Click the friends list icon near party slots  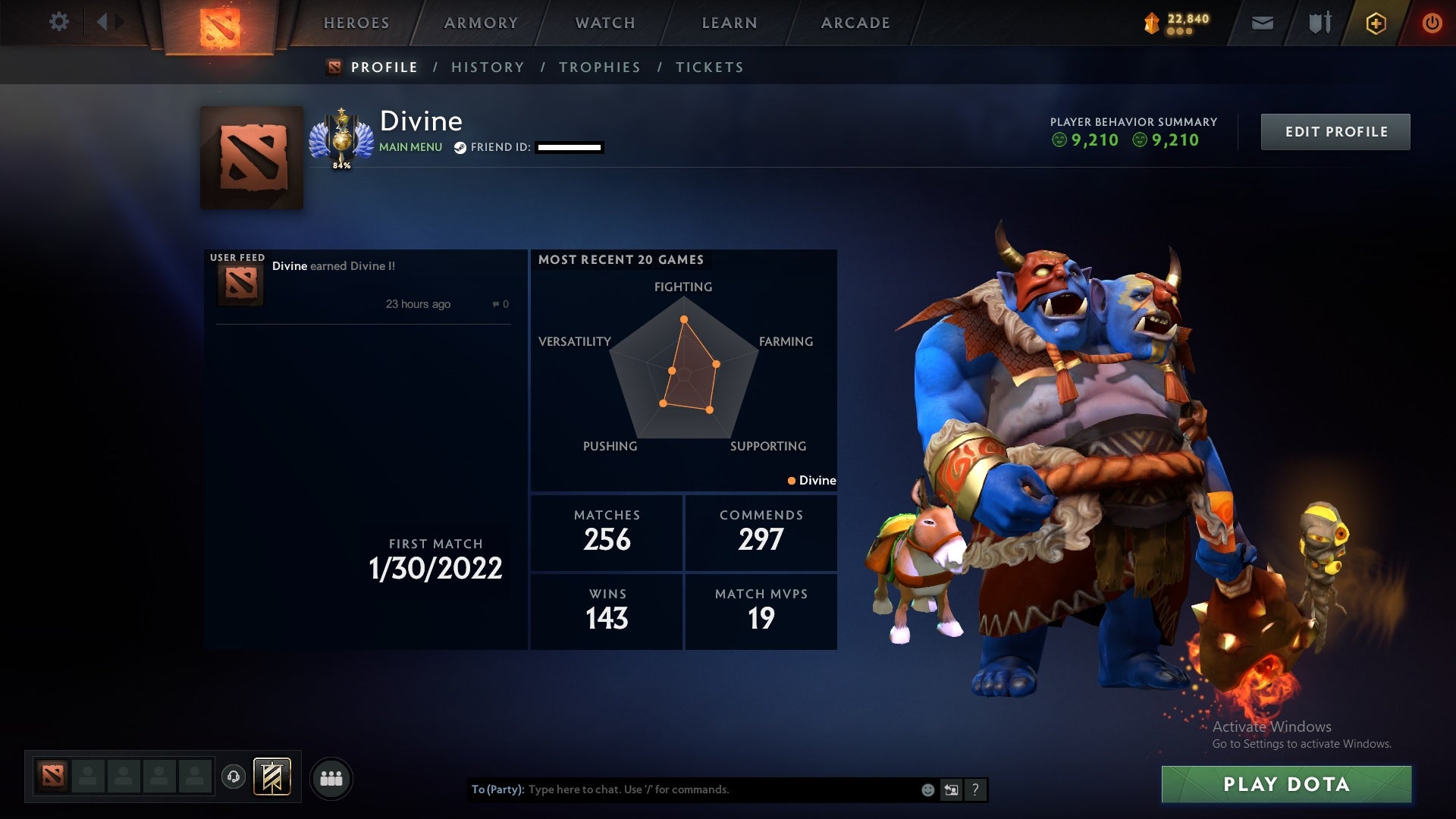pyautogui.click(x=332, y=777)
